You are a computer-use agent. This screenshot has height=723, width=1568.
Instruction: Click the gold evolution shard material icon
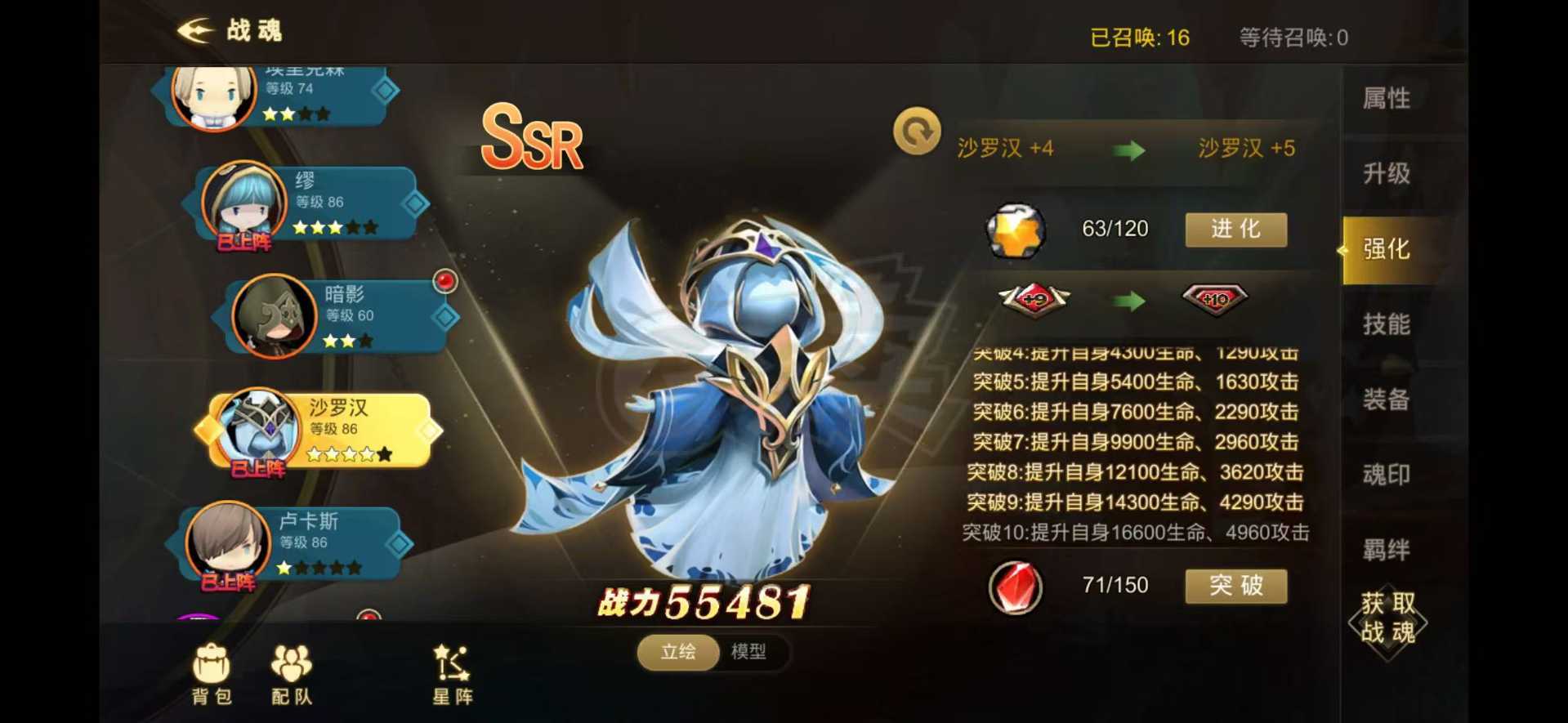1015,230
